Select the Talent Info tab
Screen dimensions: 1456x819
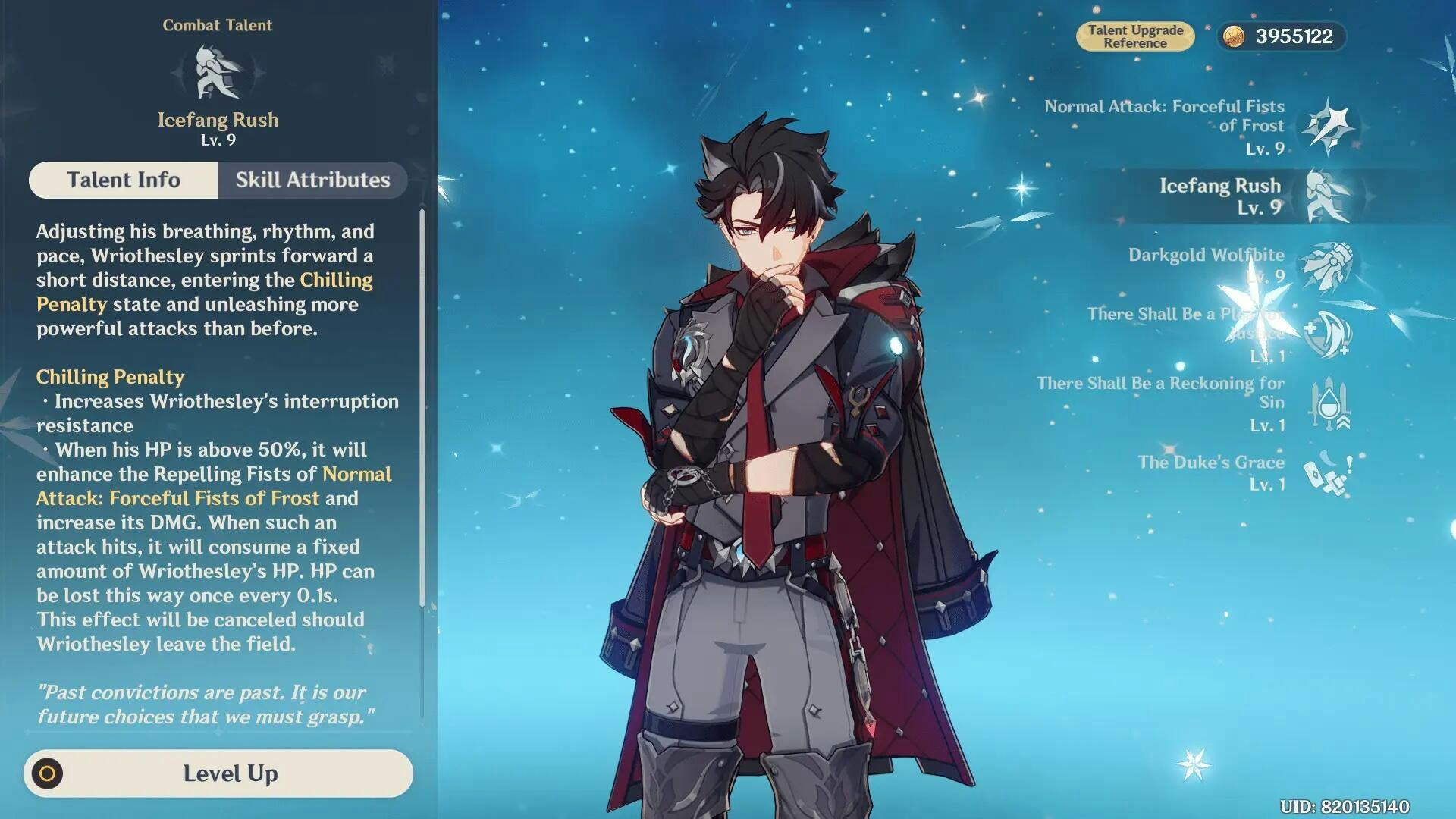point(124,180)
